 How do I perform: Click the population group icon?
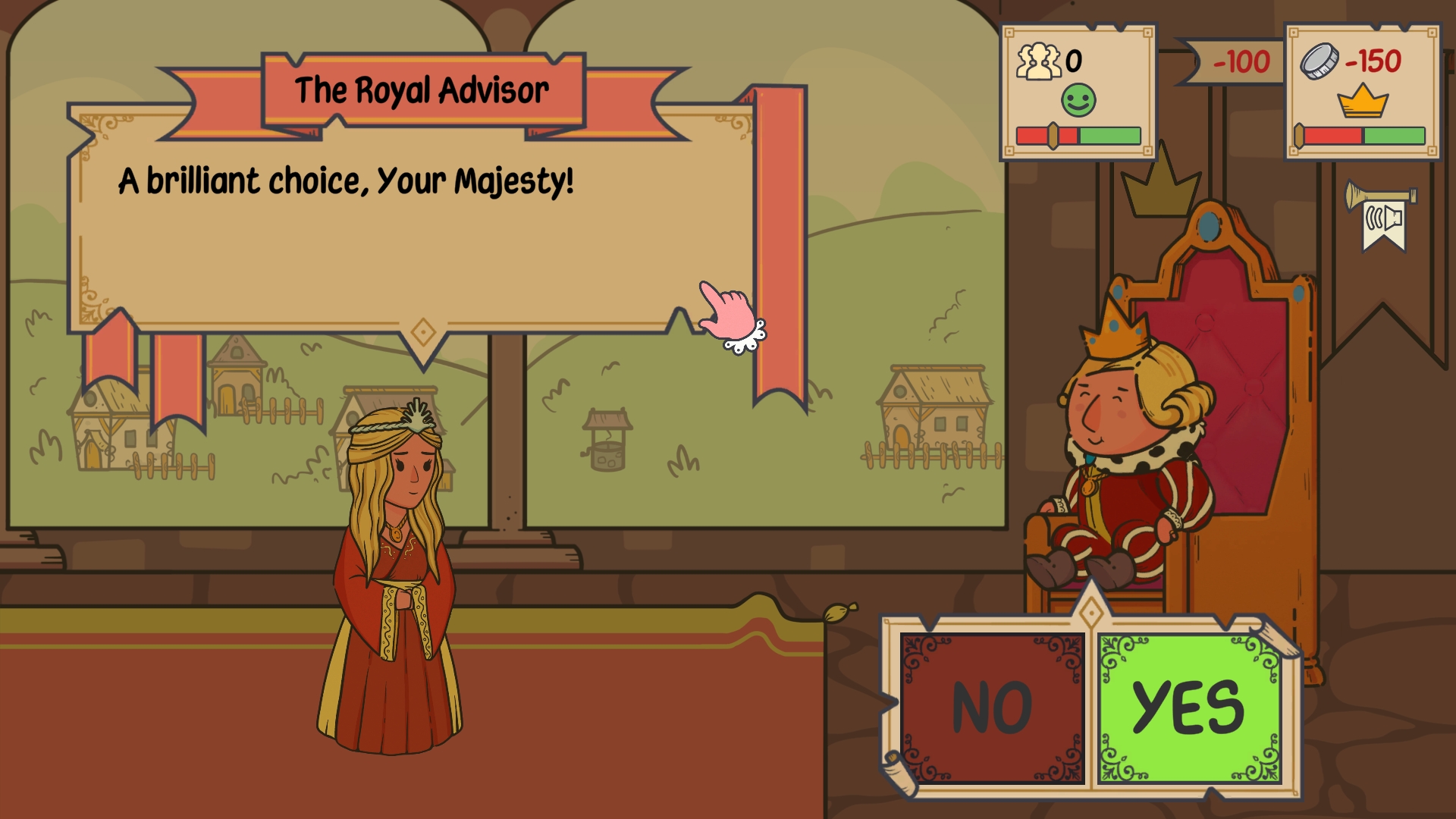[1039, 59]
